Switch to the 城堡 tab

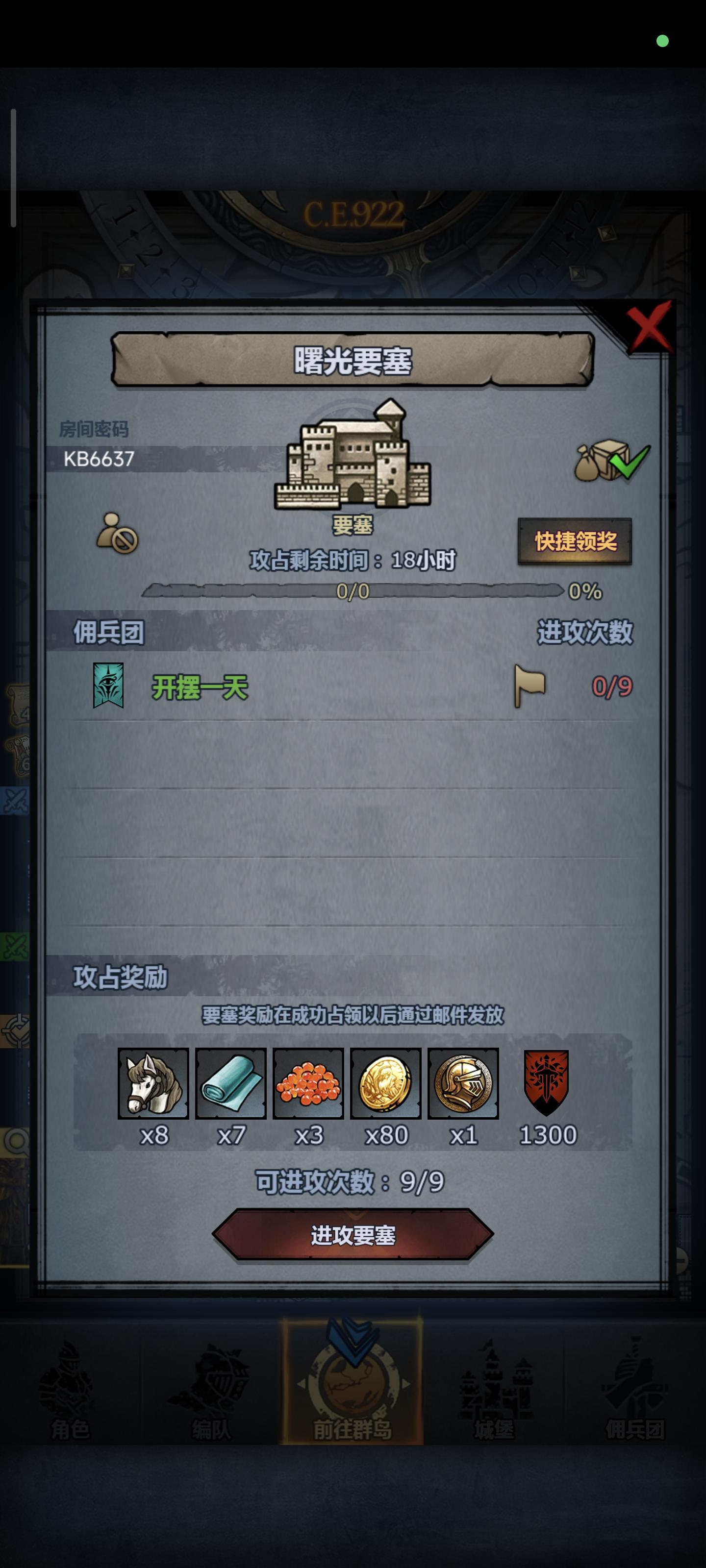point(495,1406)
